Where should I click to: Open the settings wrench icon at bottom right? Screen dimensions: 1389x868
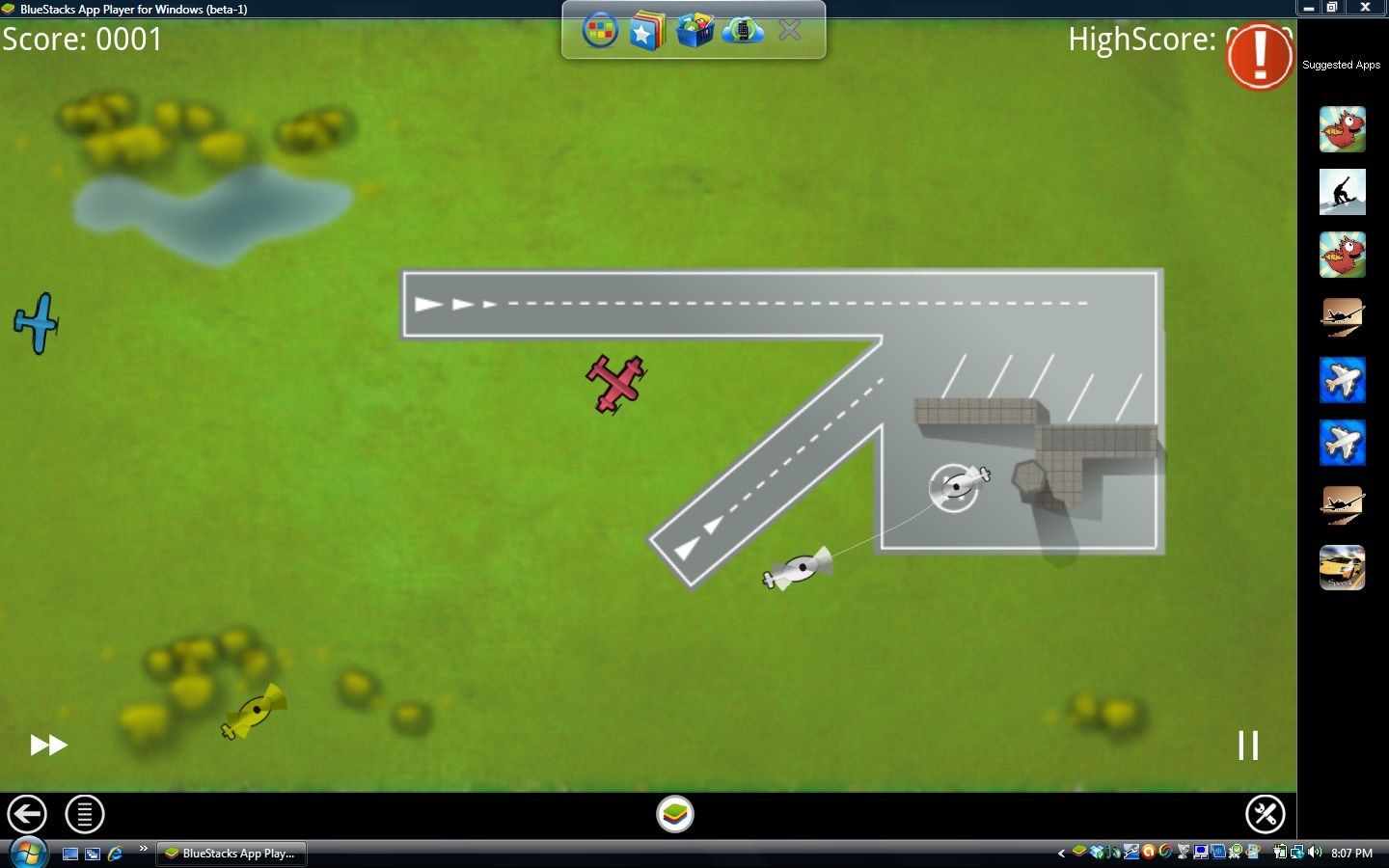click(1266, 814)
